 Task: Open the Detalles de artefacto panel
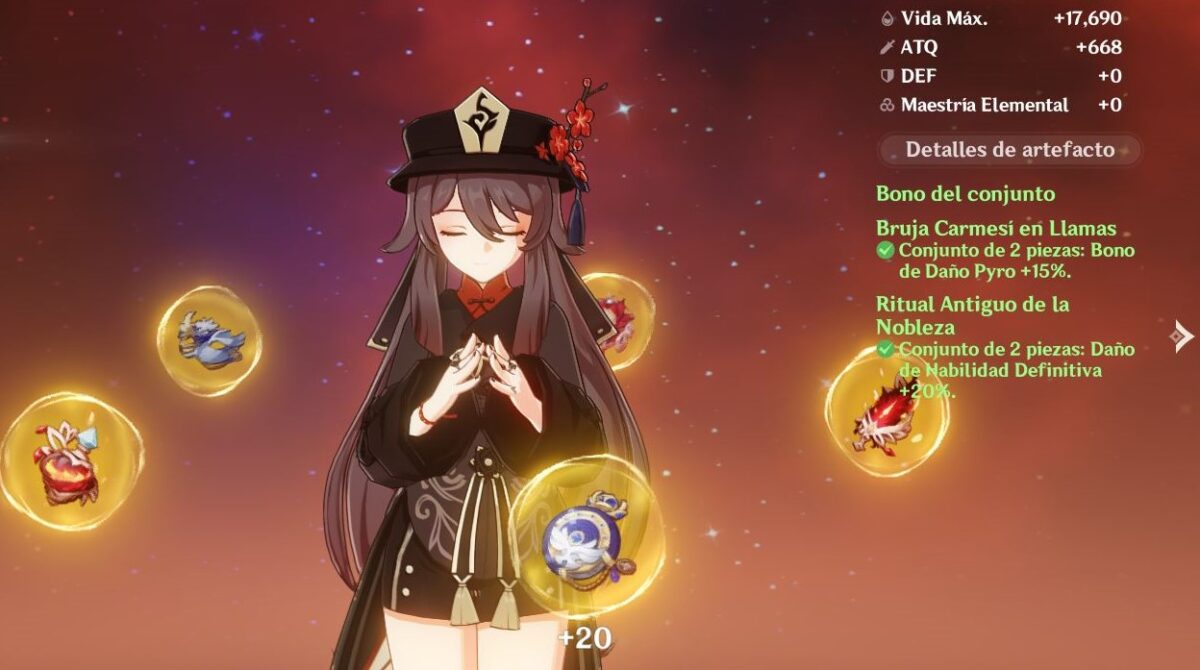pyautogui.click(x=1009, y=150)
